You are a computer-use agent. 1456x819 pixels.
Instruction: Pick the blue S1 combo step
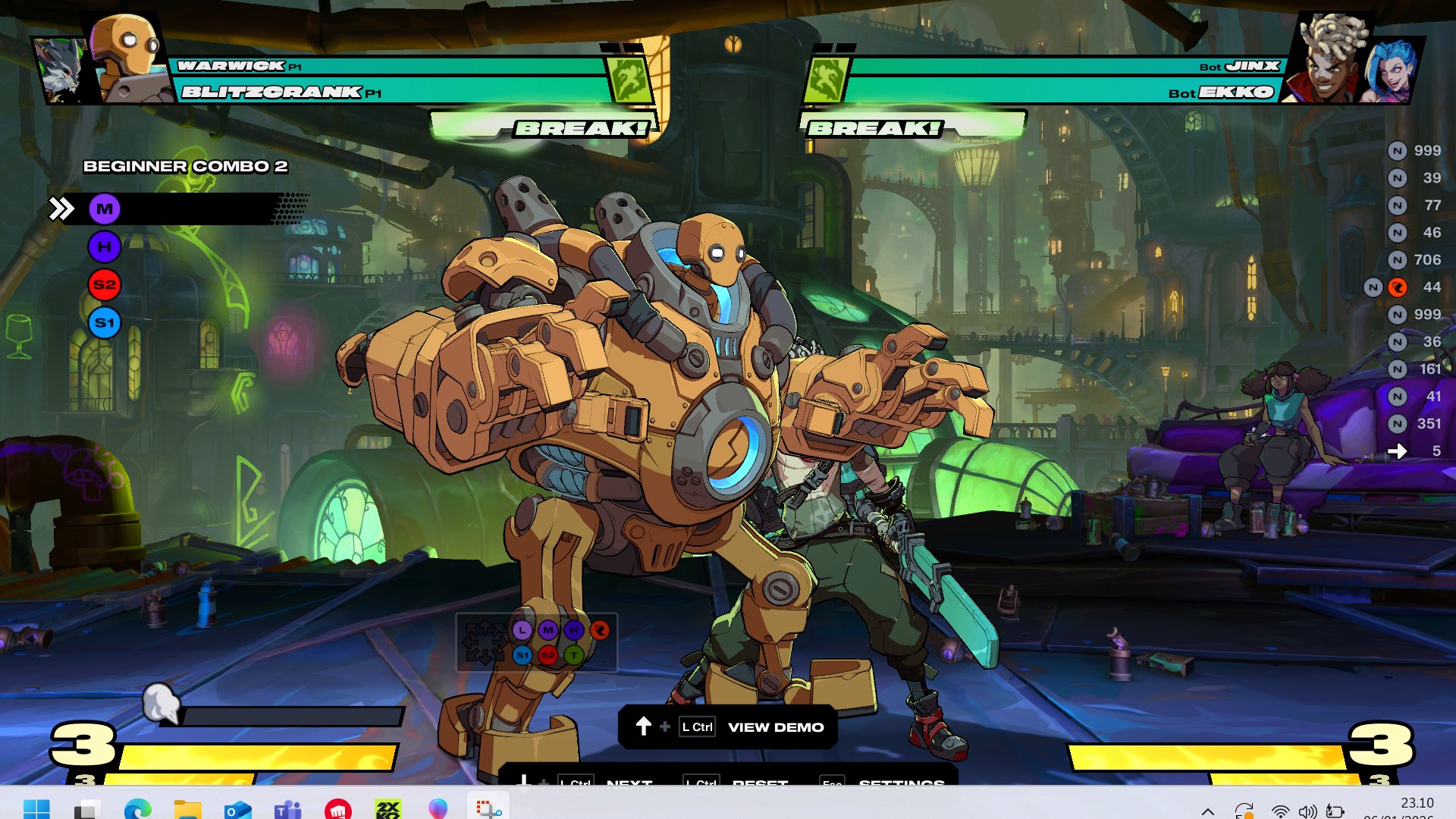coord(105,323)
